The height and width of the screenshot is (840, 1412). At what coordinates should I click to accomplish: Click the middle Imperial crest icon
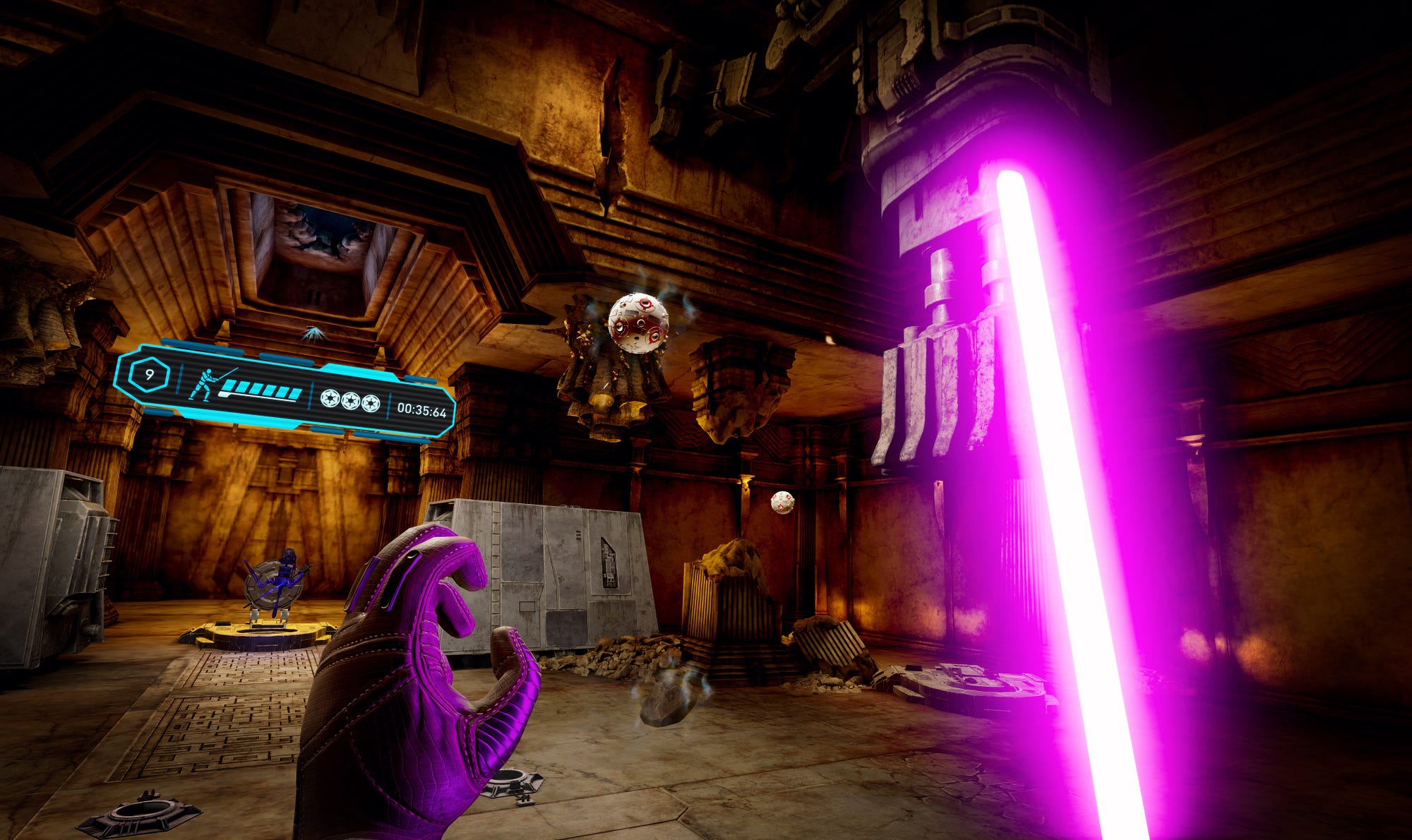pyautogui.click(x=350, y=401)
